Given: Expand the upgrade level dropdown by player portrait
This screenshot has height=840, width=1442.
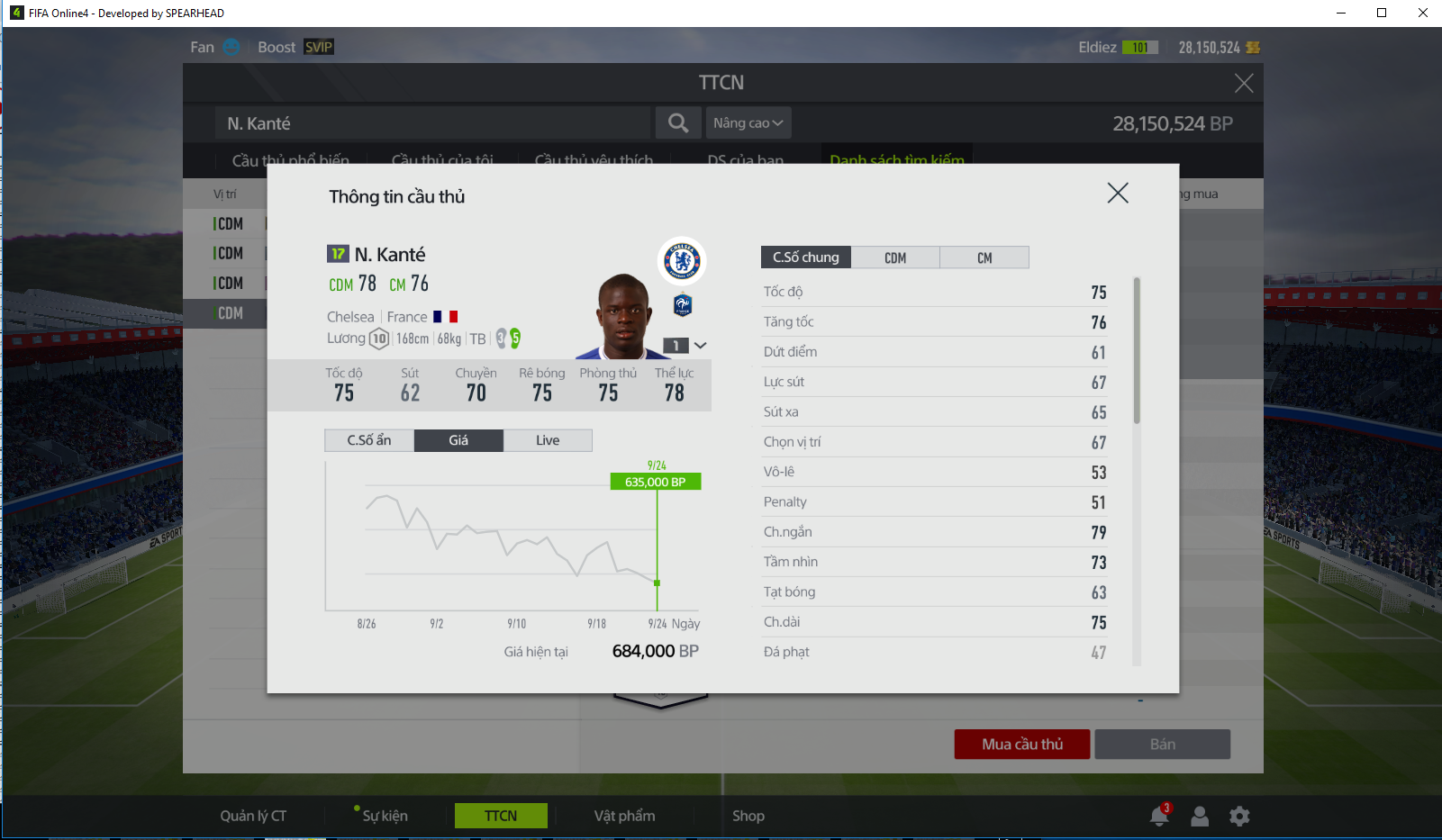Looking at the screenshot, I should (x=699, y=346).
